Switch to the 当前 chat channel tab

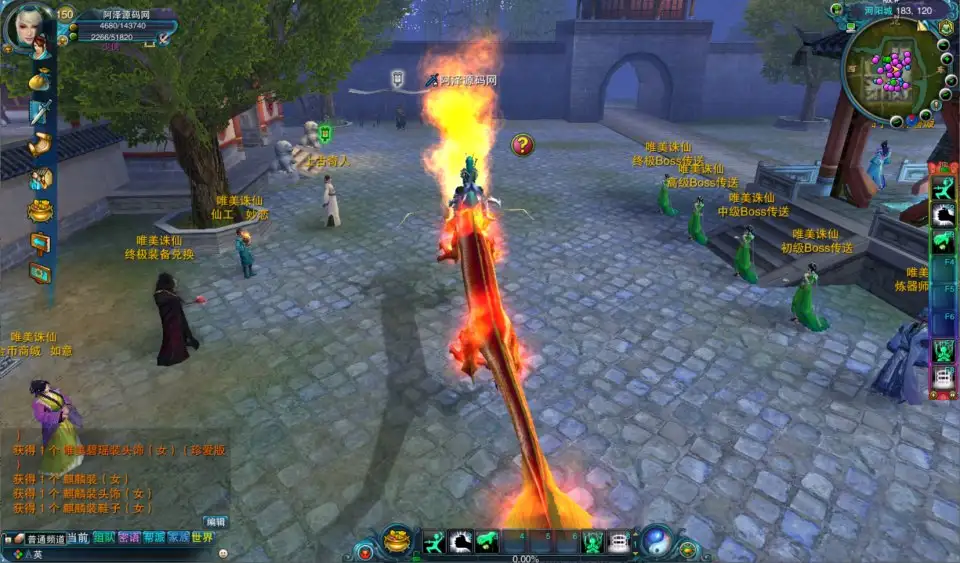tap(78, 538)
